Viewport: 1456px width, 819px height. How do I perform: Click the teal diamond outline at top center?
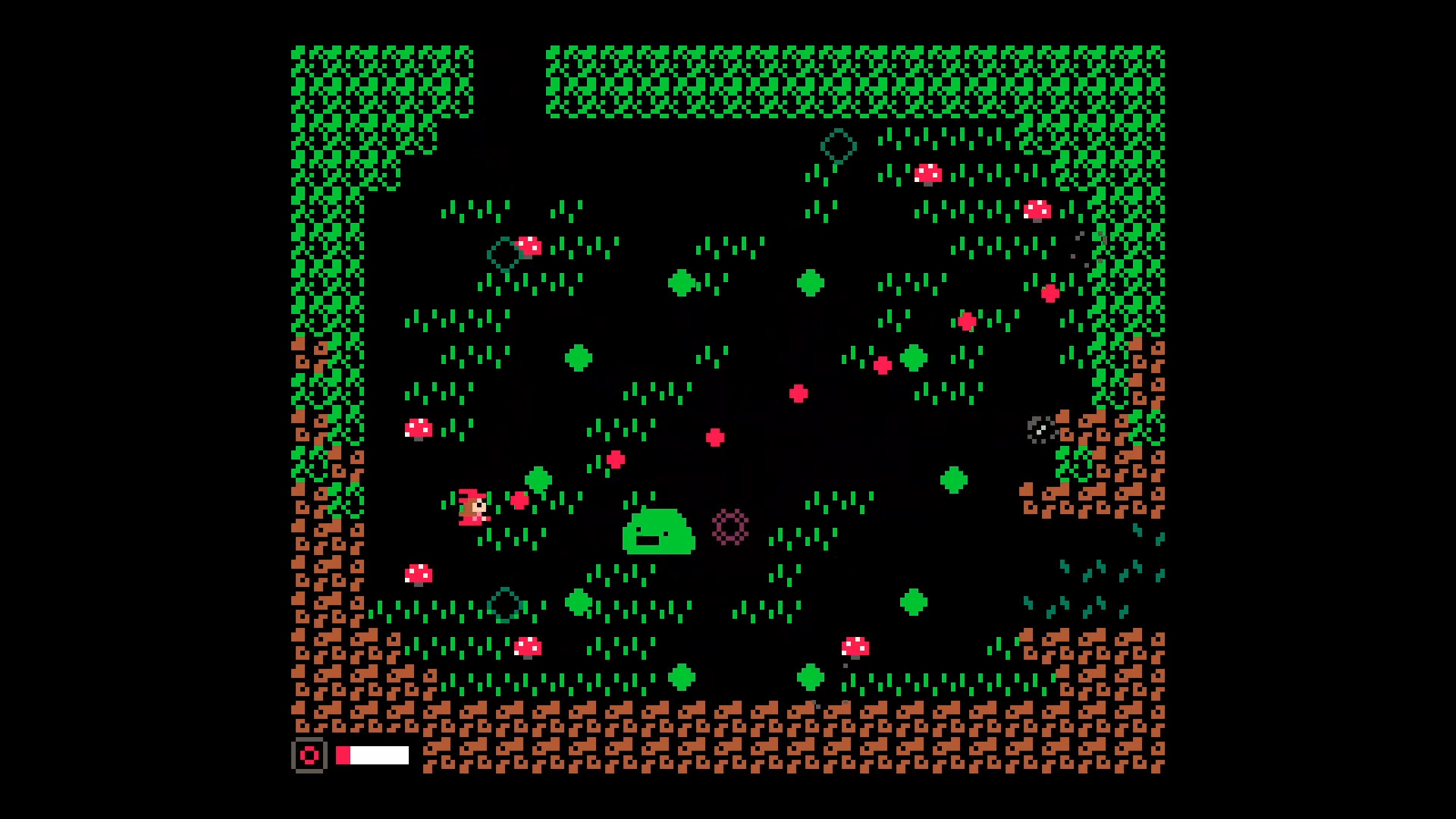pyautogui.click(x=837, y=146)
